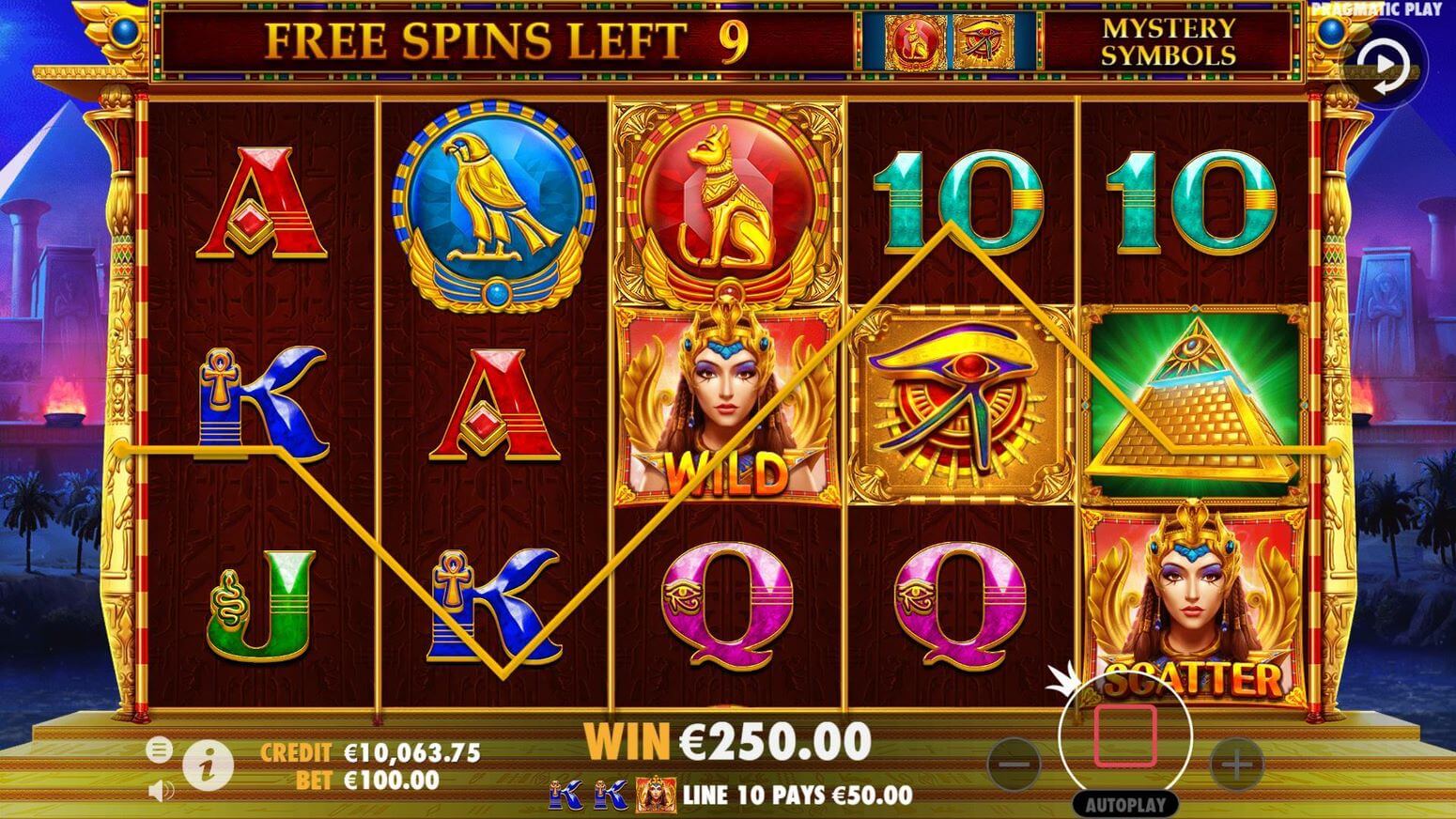Open the hamburger settings menu
The width and height of the screenshot is (1456, 819).
[x=159, y=749]
